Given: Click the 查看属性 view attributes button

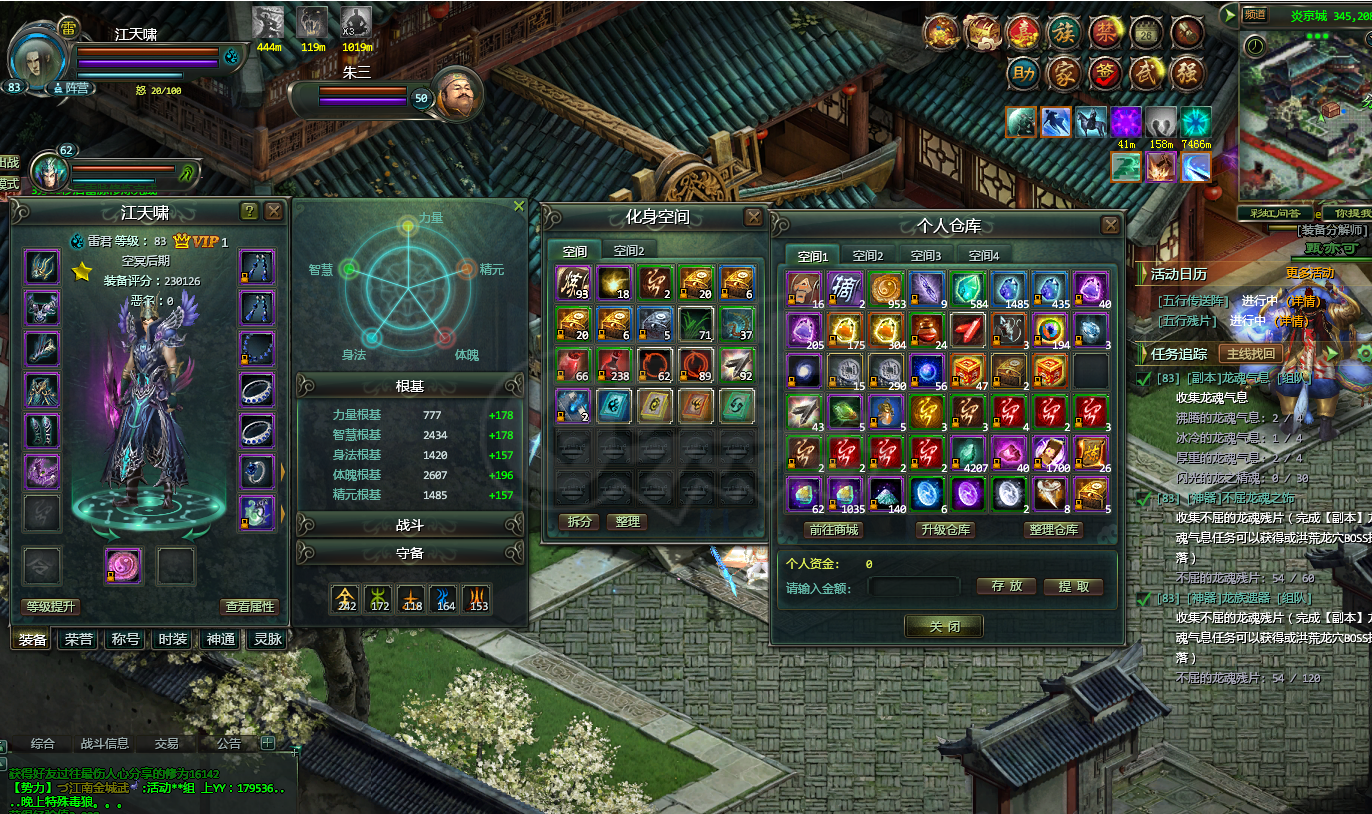Looking at the screenshot, I should [x=249, y=607].
